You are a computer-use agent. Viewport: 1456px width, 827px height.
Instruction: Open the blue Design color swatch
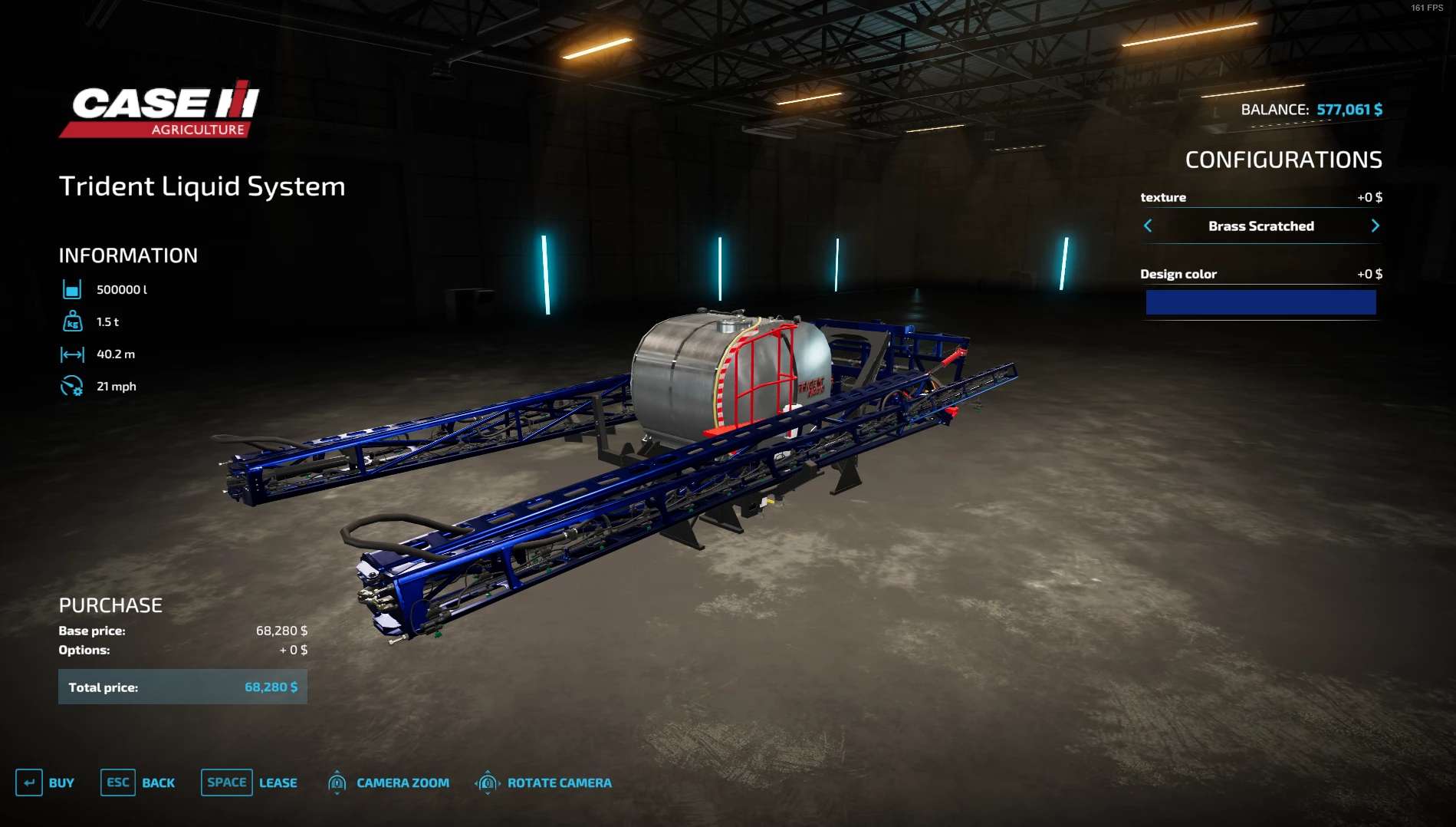click(1260, 302)
